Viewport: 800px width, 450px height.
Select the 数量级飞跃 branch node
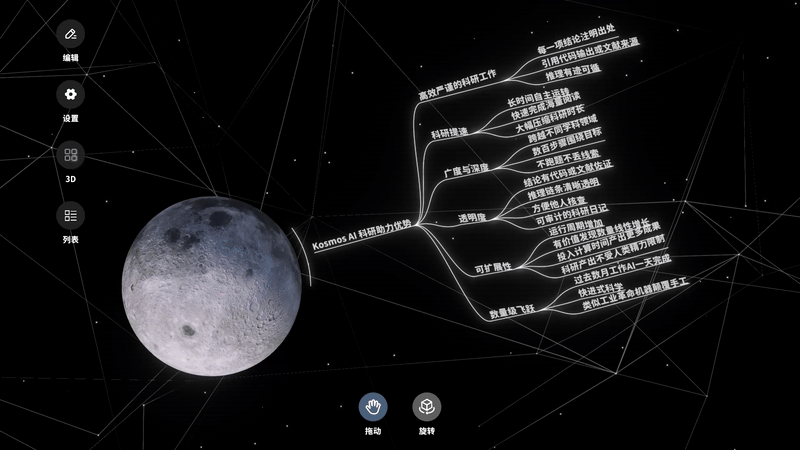click(511, 313)
